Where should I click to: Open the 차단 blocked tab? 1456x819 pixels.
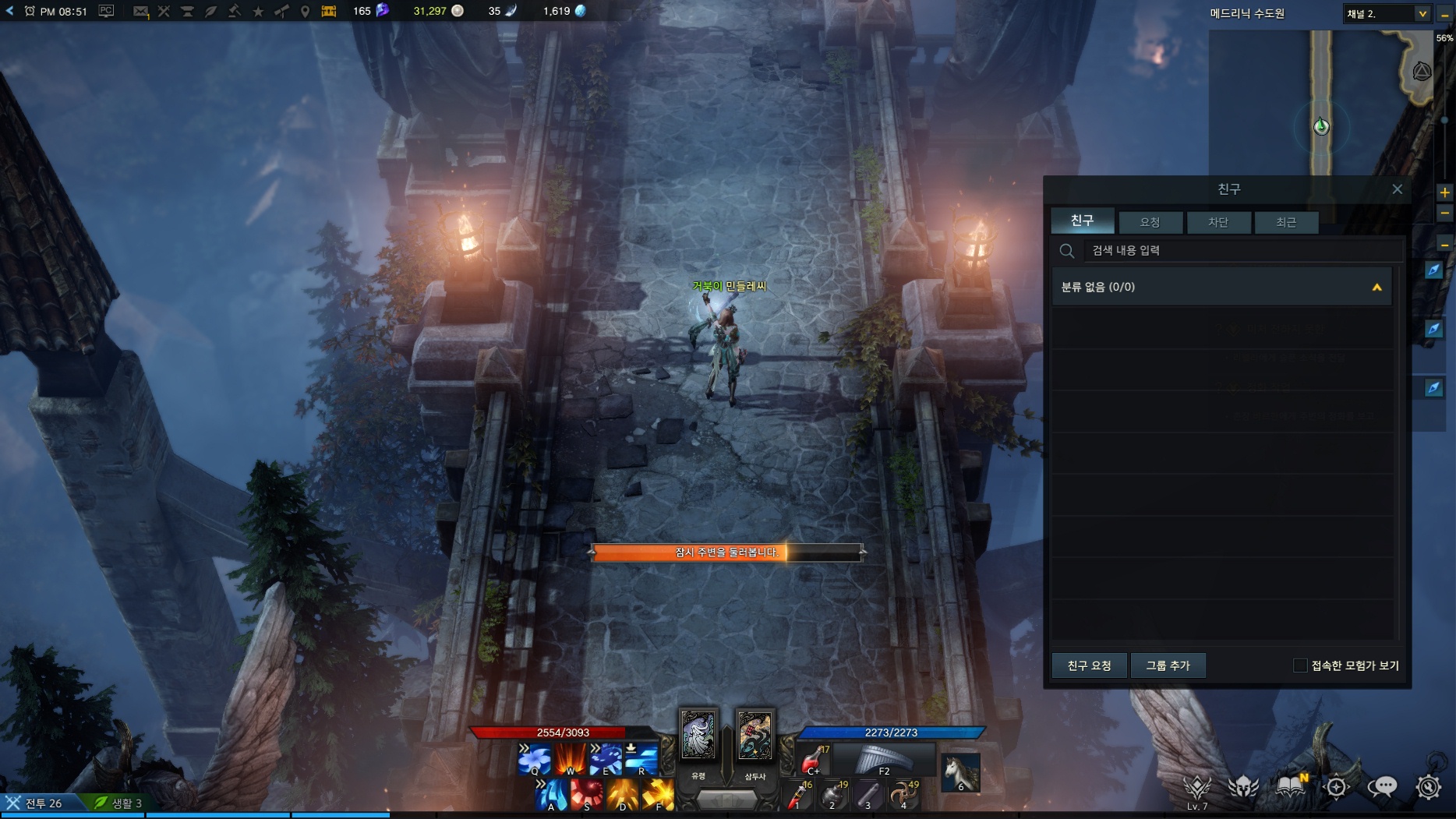coord(1217,222)
